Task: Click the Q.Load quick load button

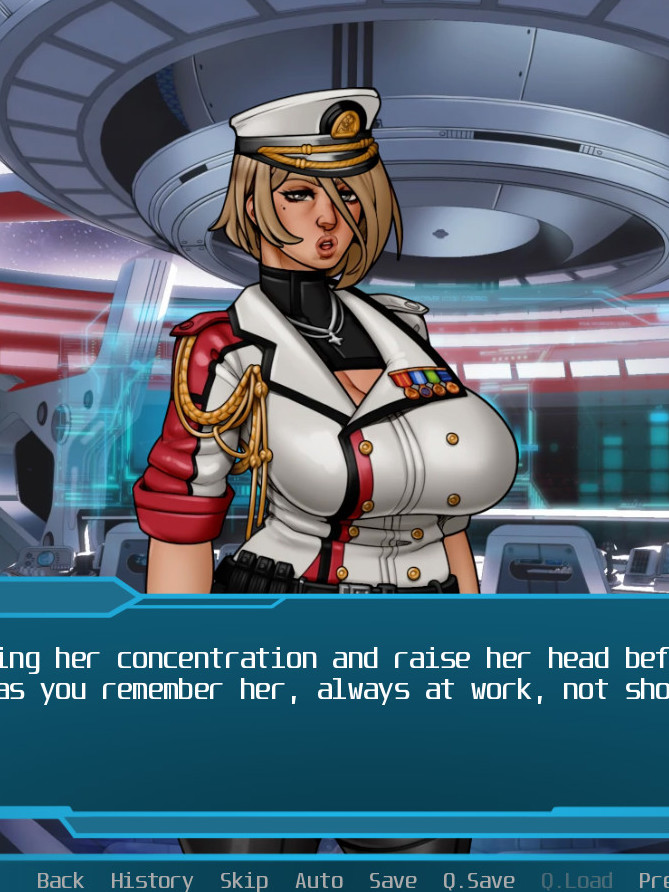Action: 576,880
